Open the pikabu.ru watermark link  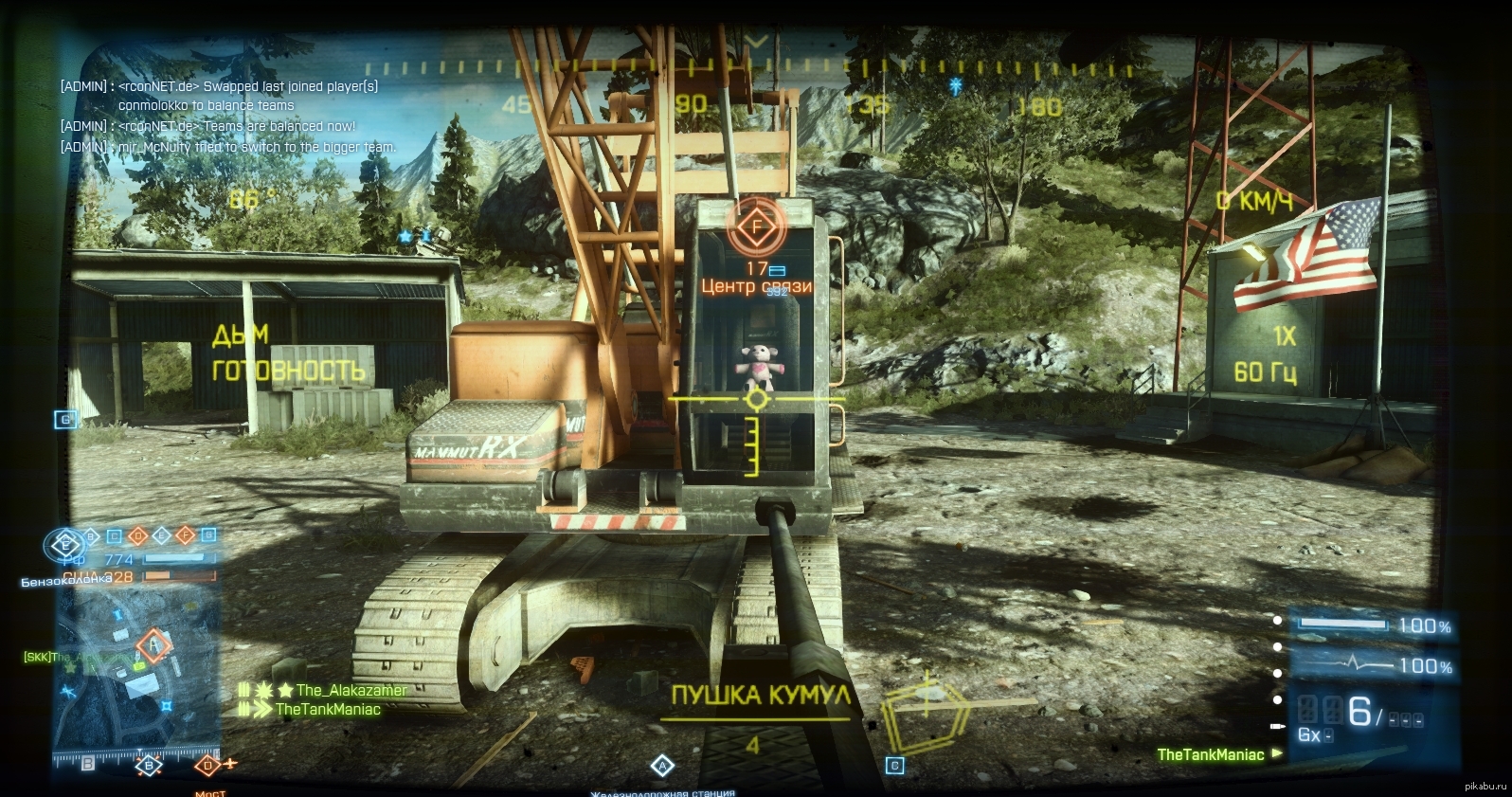pyautogui.click(x=1484, y=786)
